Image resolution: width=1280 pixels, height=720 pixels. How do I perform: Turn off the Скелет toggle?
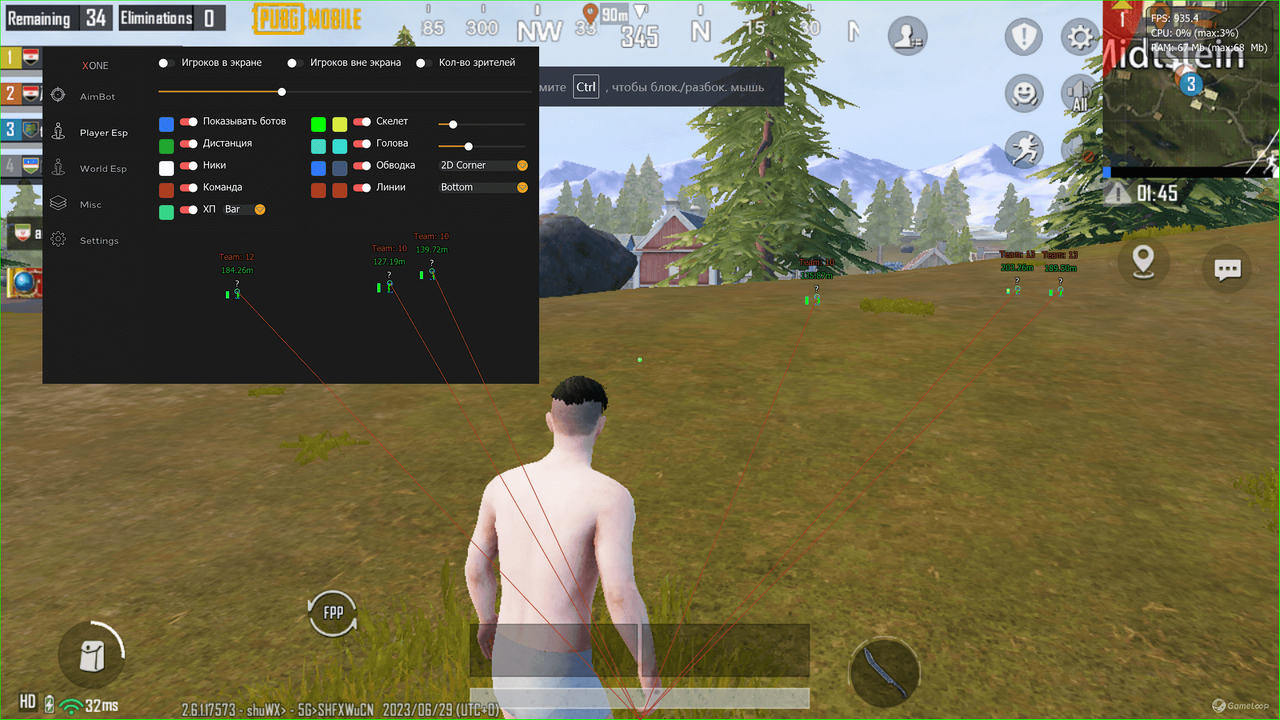[x=364, y=123]
